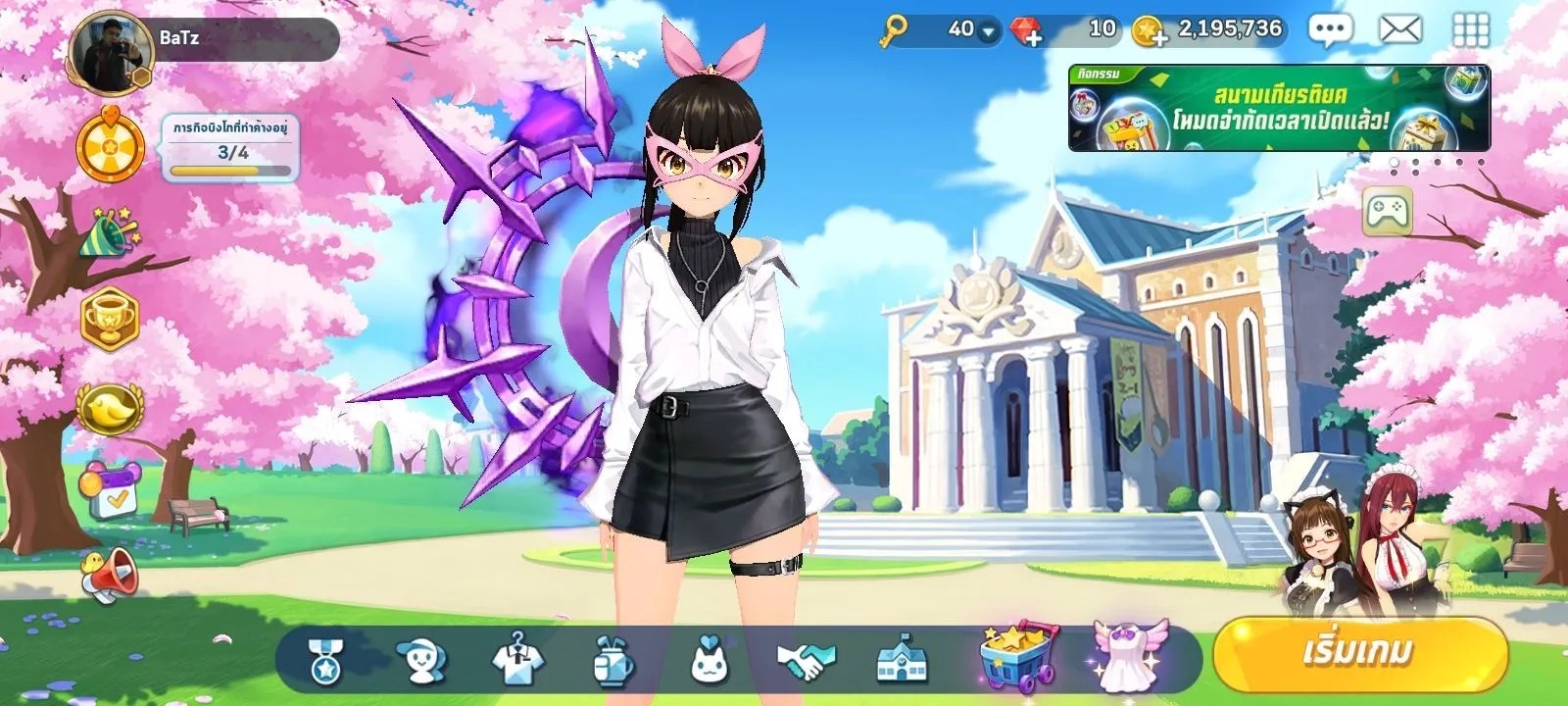The height and width of the screenshot is (706, 1568).
Task: Expand the key count dropdown
Action: 988,31
